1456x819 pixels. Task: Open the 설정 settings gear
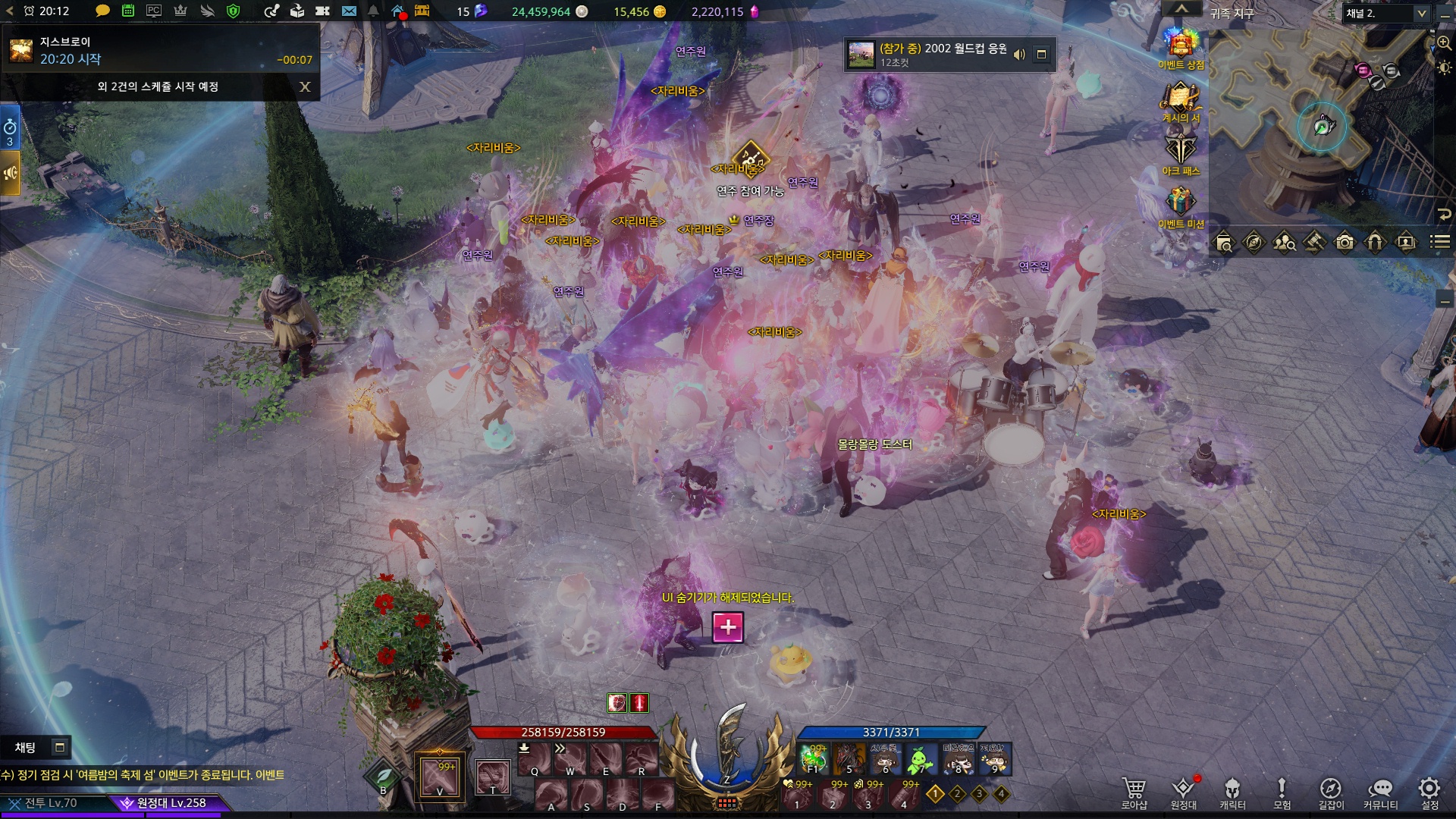point(1429,792)
